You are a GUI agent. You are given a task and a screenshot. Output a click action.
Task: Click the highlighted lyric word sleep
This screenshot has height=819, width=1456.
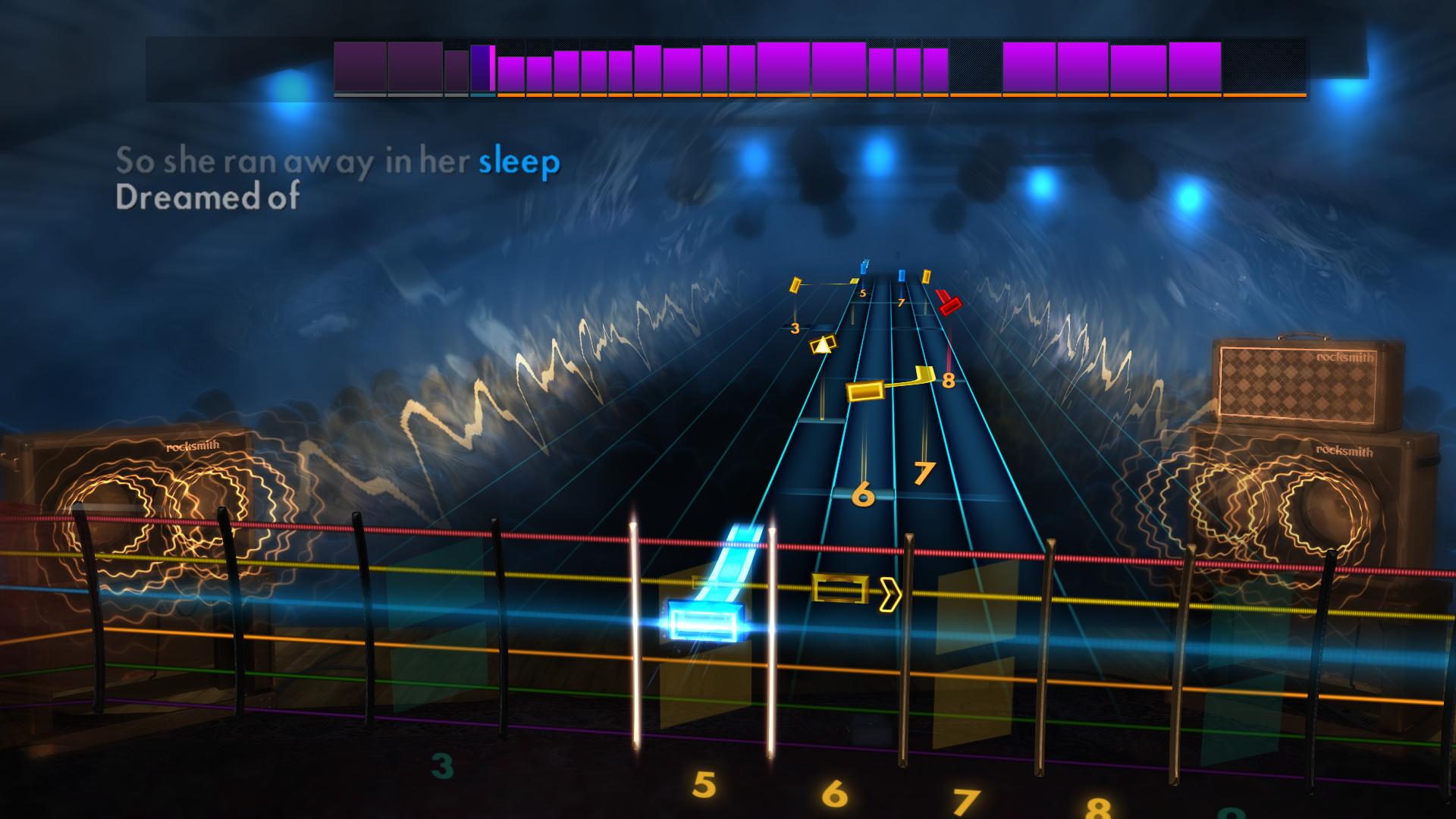coord(519,161)
